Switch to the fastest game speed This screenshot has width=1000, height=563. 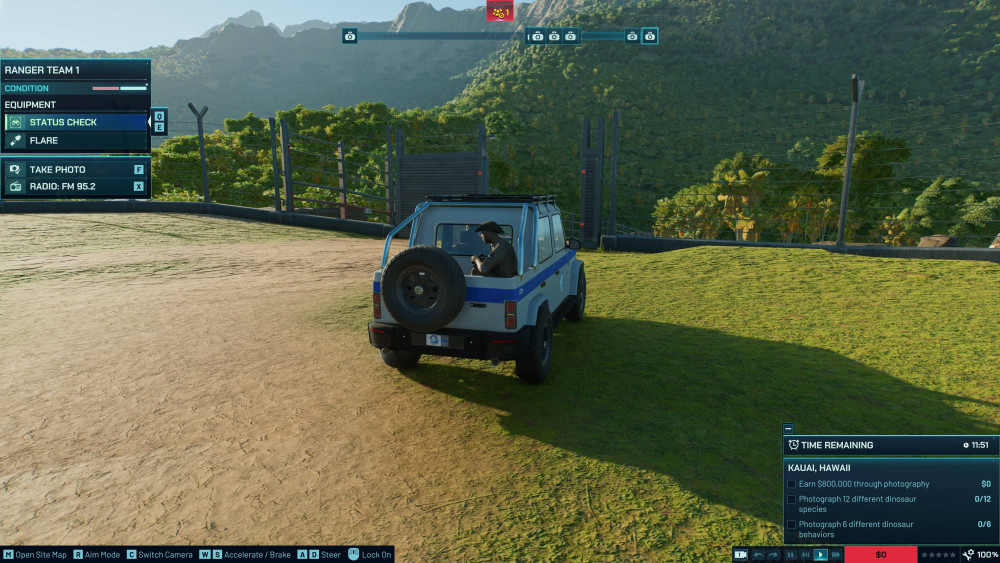[x=836, y=554]
